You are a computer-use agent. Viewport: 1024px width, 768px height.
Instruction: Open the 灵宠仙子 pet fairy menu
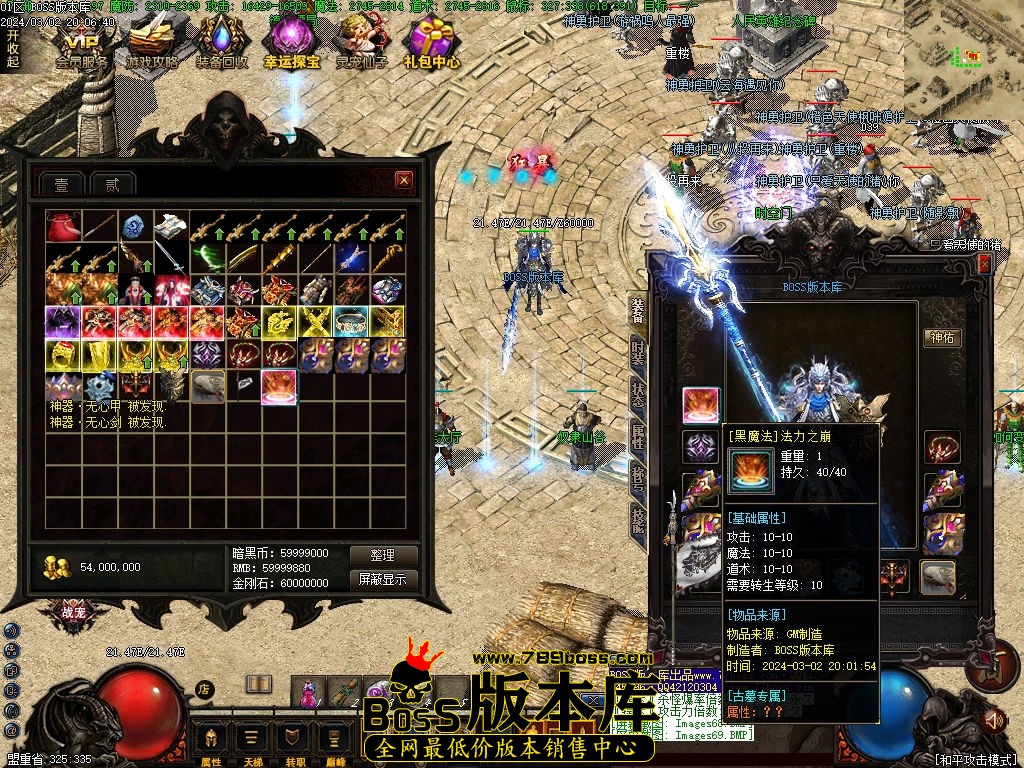point(362,45)
